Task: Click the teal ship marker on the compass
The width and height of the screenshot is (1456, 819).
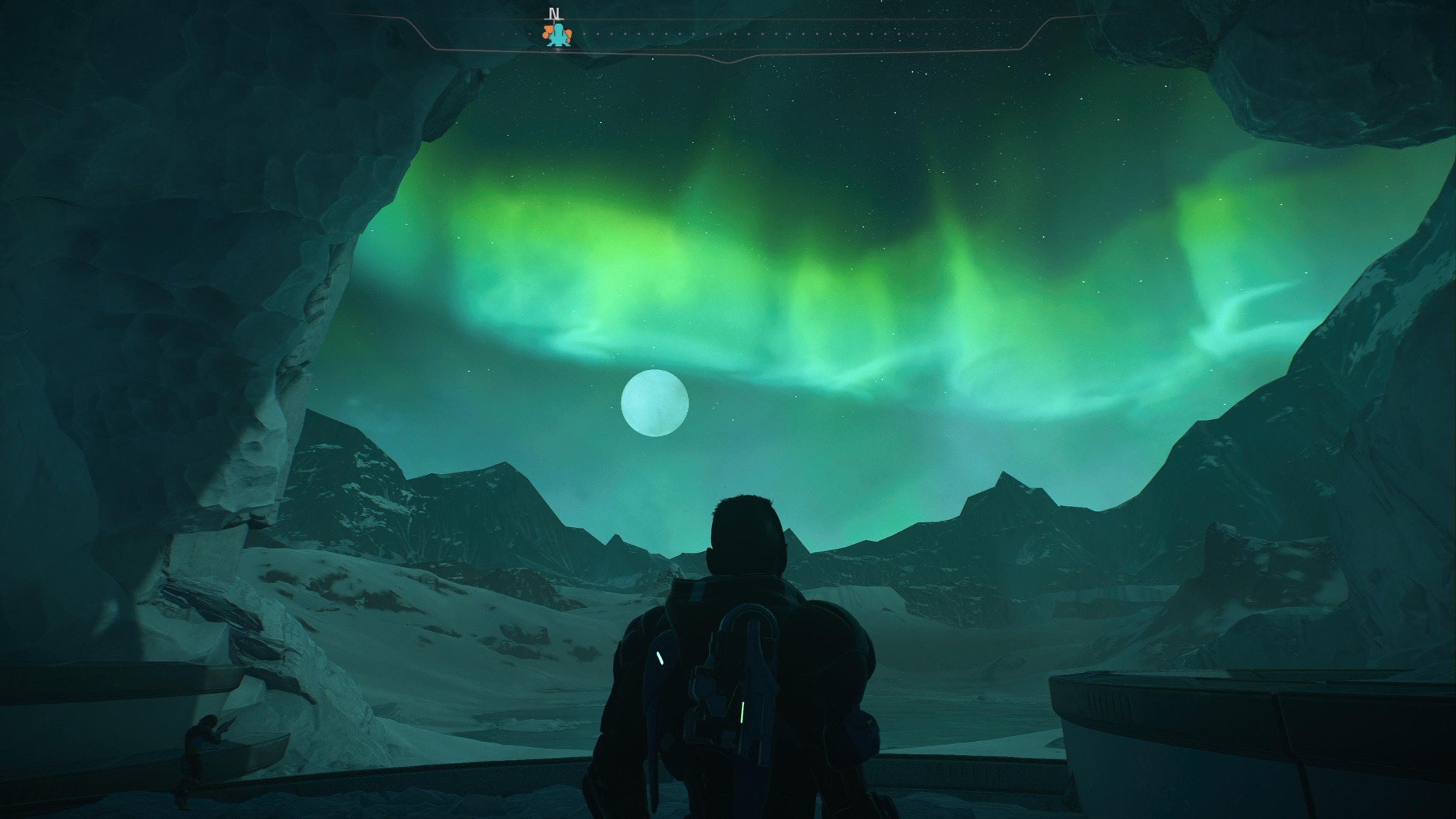Action: (558, 34)
